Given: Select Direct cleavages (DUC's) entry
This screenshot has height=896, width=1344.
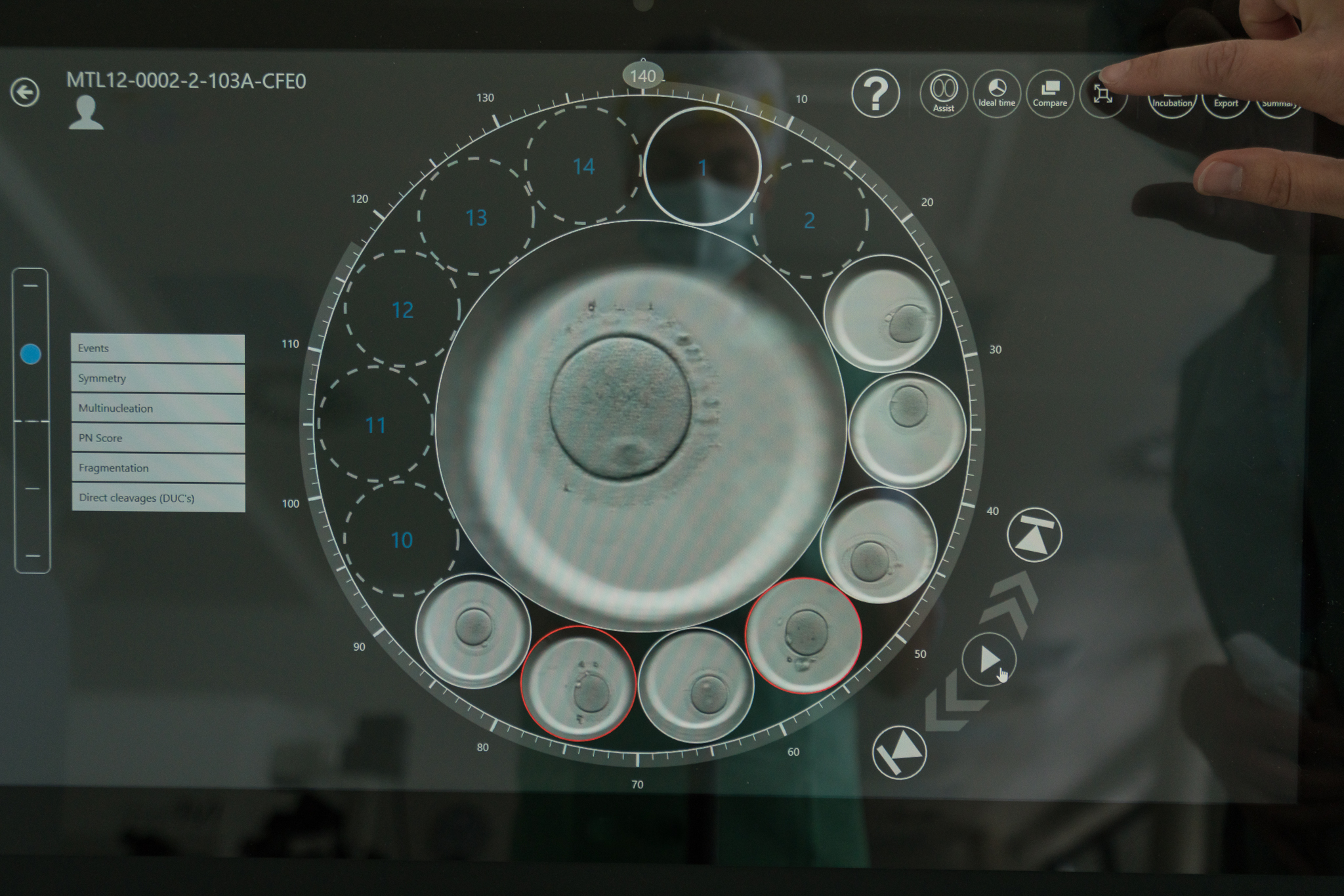Looking at the screenshot, I should (x=157, y=498).
